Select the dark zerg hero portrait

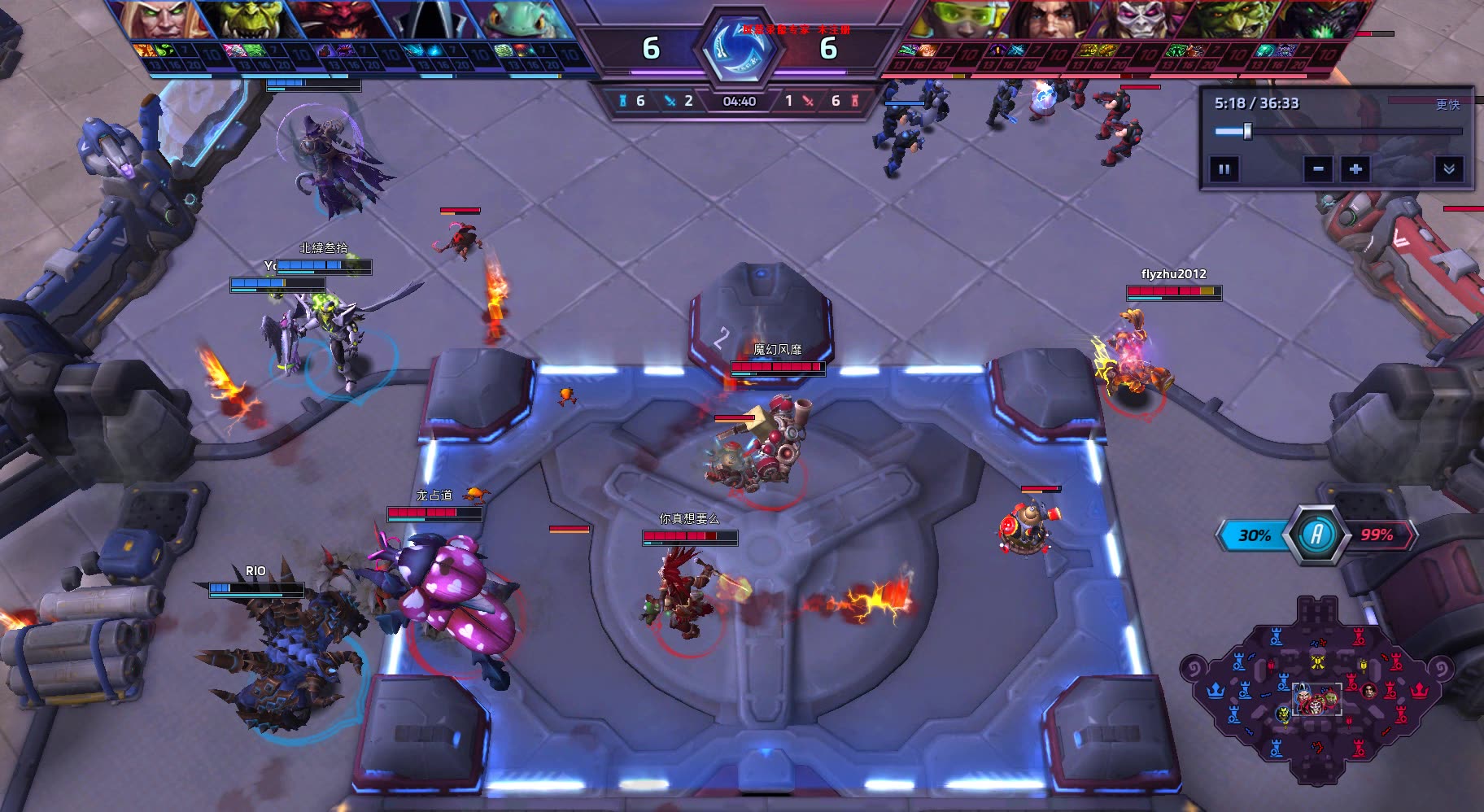tap(1320, 20)
